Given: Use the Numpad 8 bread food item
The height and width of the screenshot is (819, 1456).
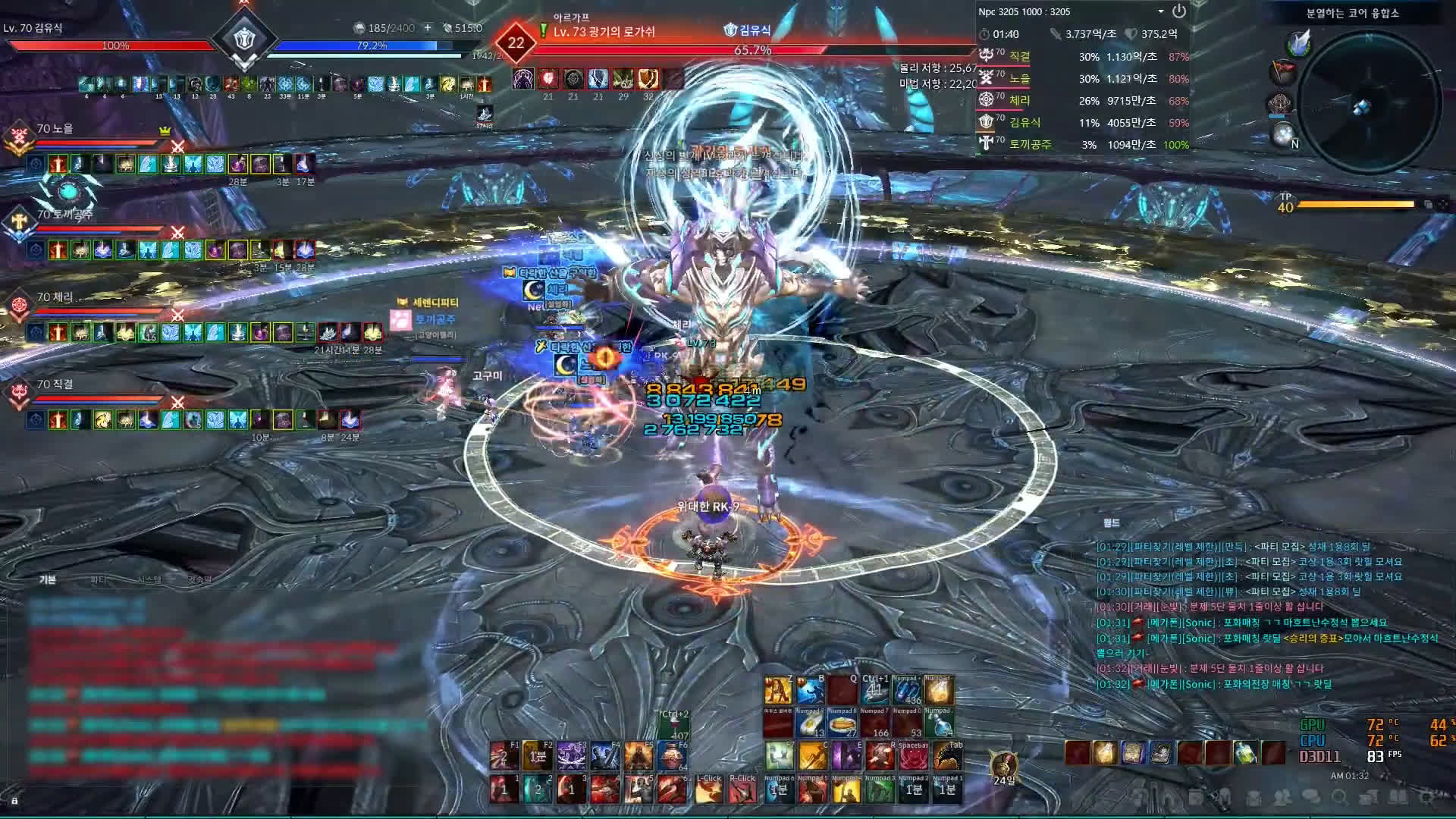Looking at the screenshot, I should point(842,723).
